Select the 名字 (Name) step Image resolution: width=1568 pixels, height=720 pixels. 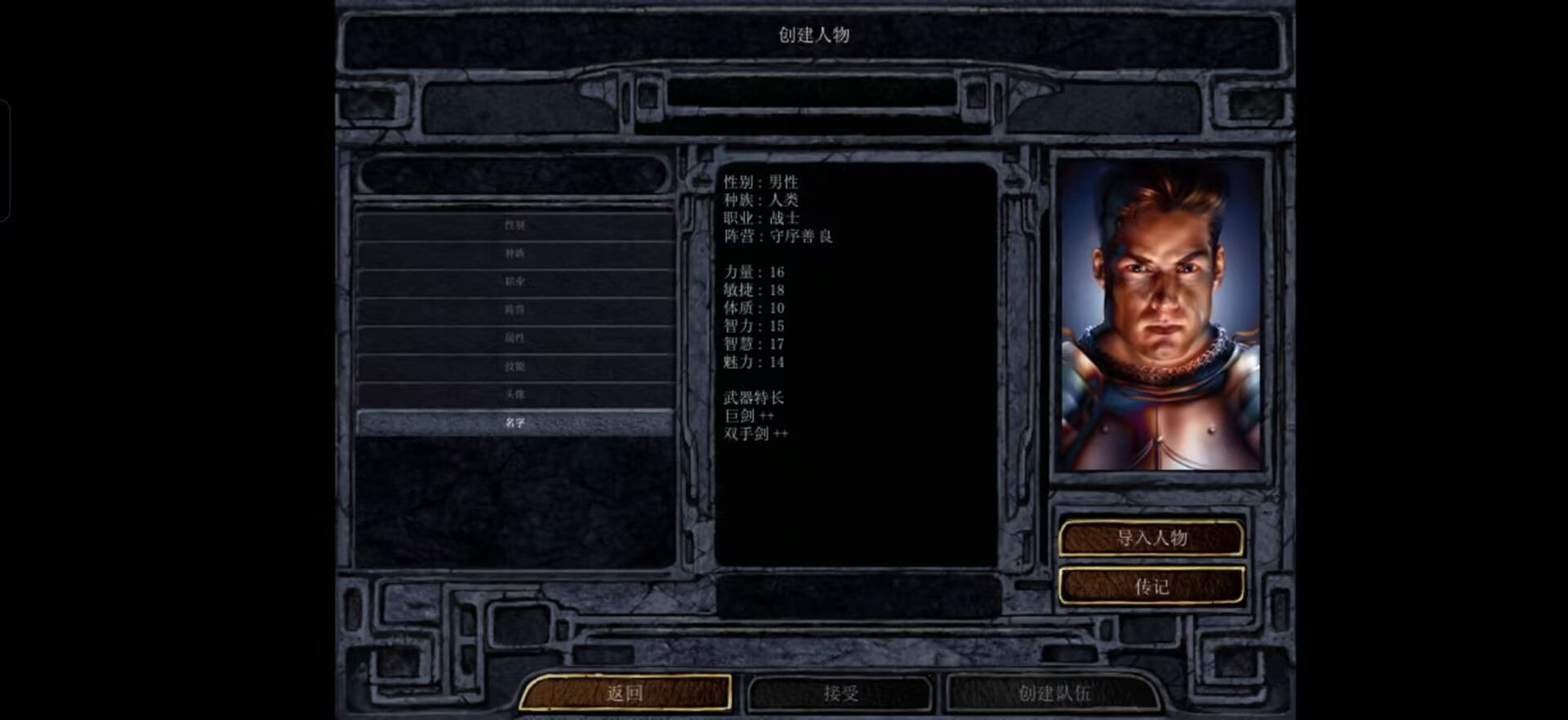tap(514, 422)
